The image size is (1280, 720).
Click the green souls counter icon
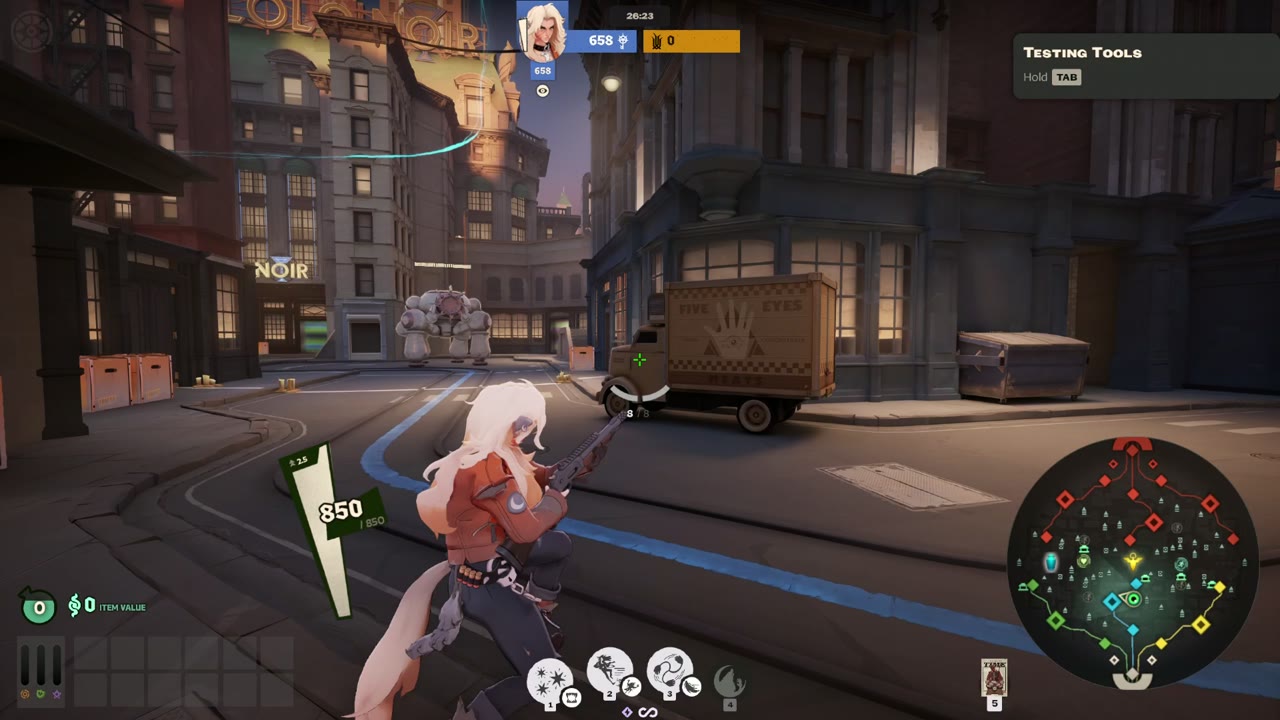39,606
